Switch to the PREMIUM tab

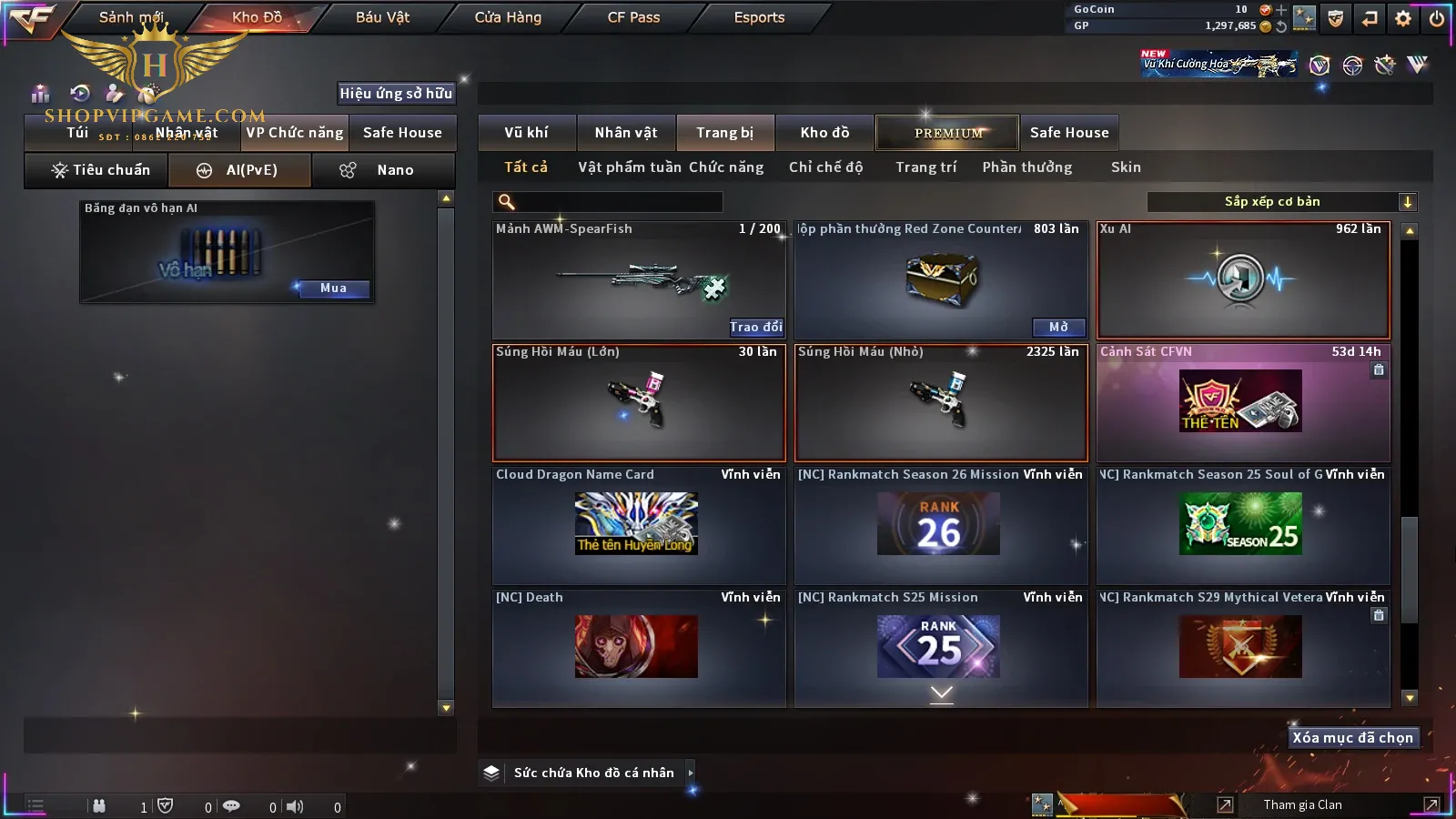tap(948, 133)
